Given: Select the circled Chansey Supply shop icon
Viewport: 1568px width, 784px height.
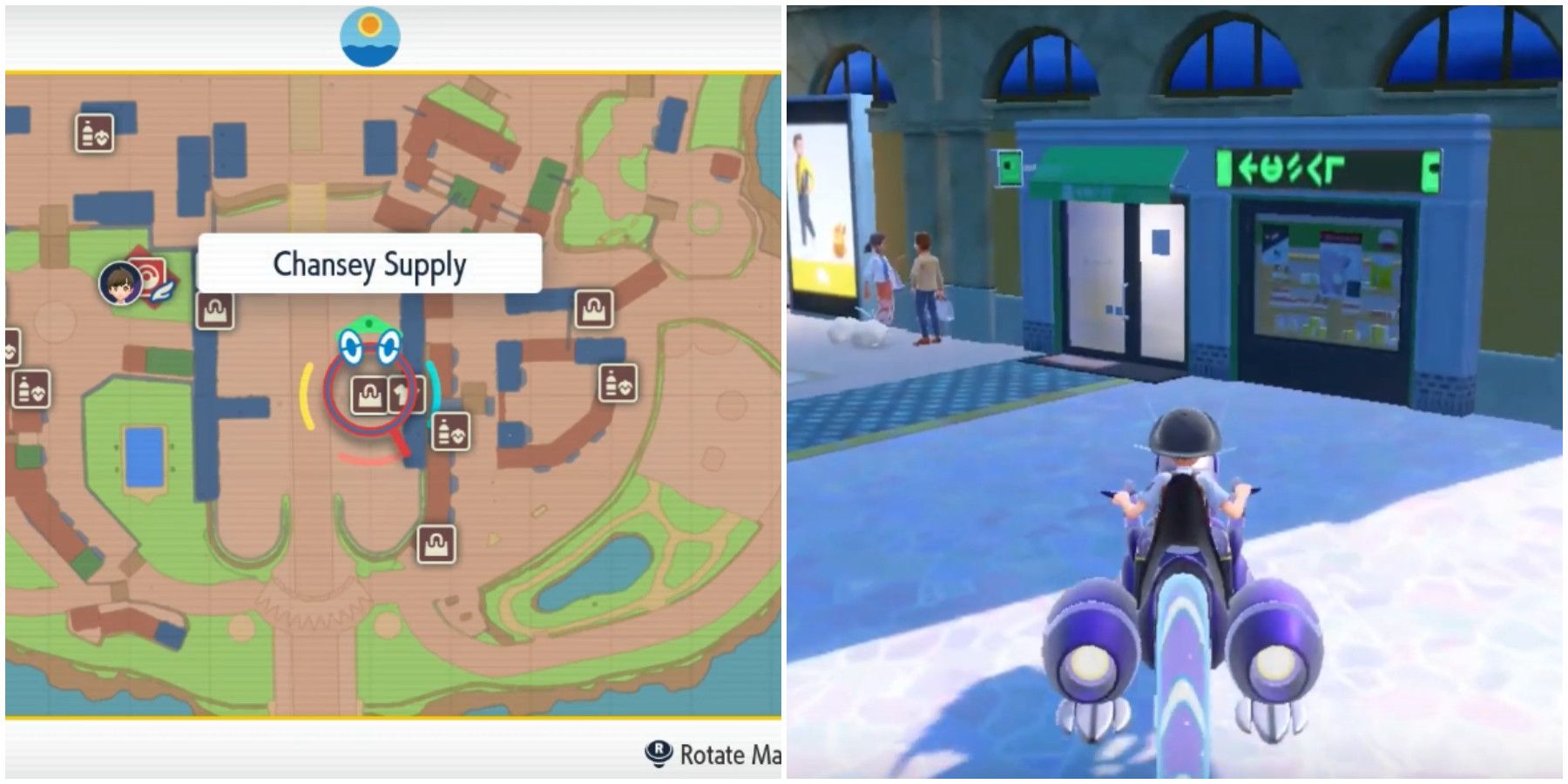Looking at the screenshot, I should coord(368,393).
